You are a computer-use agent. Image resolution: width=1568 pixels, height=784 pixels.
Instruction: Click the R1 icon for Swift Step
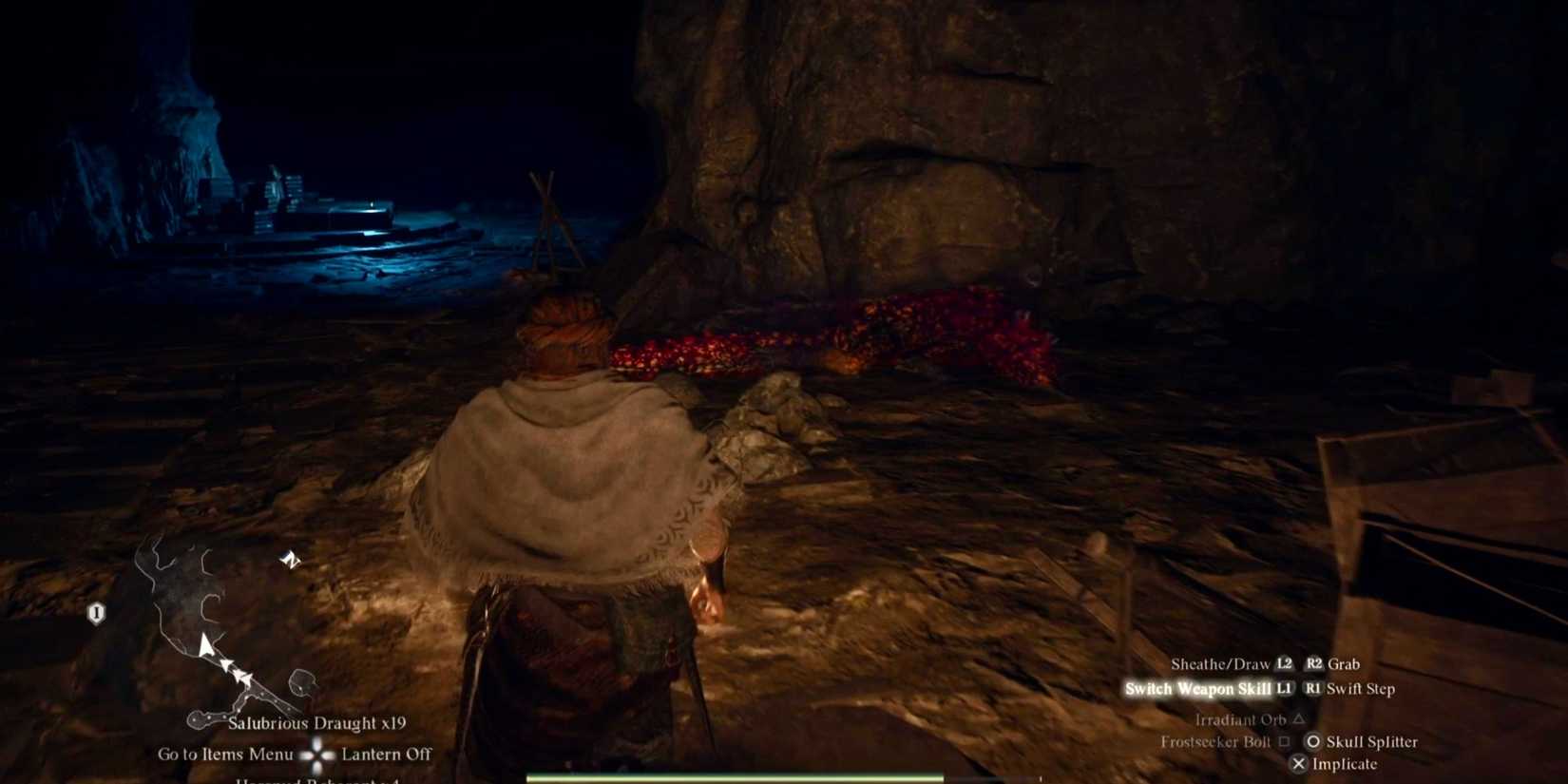coord(1315,689)
